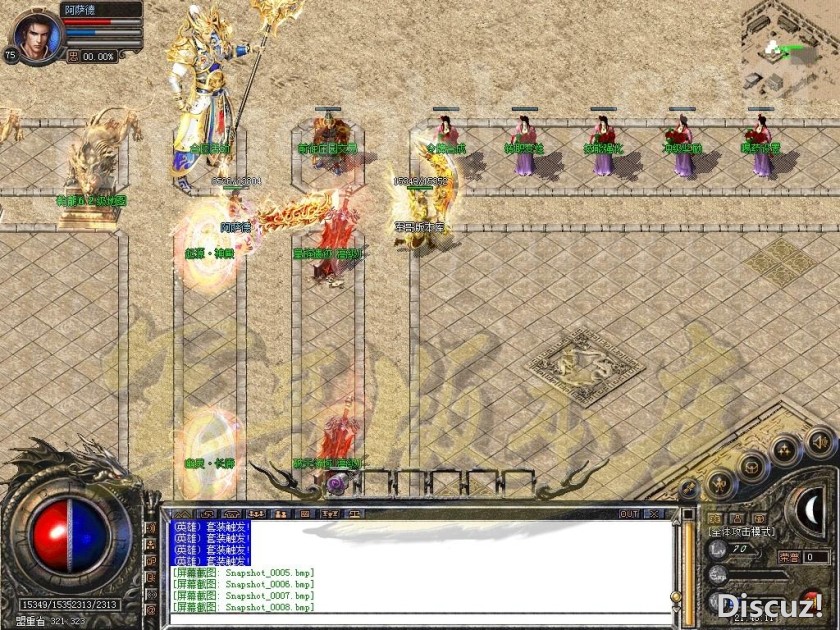
Task: Click the 忠 loyalty icon under portrait
Action: (75, 57)
